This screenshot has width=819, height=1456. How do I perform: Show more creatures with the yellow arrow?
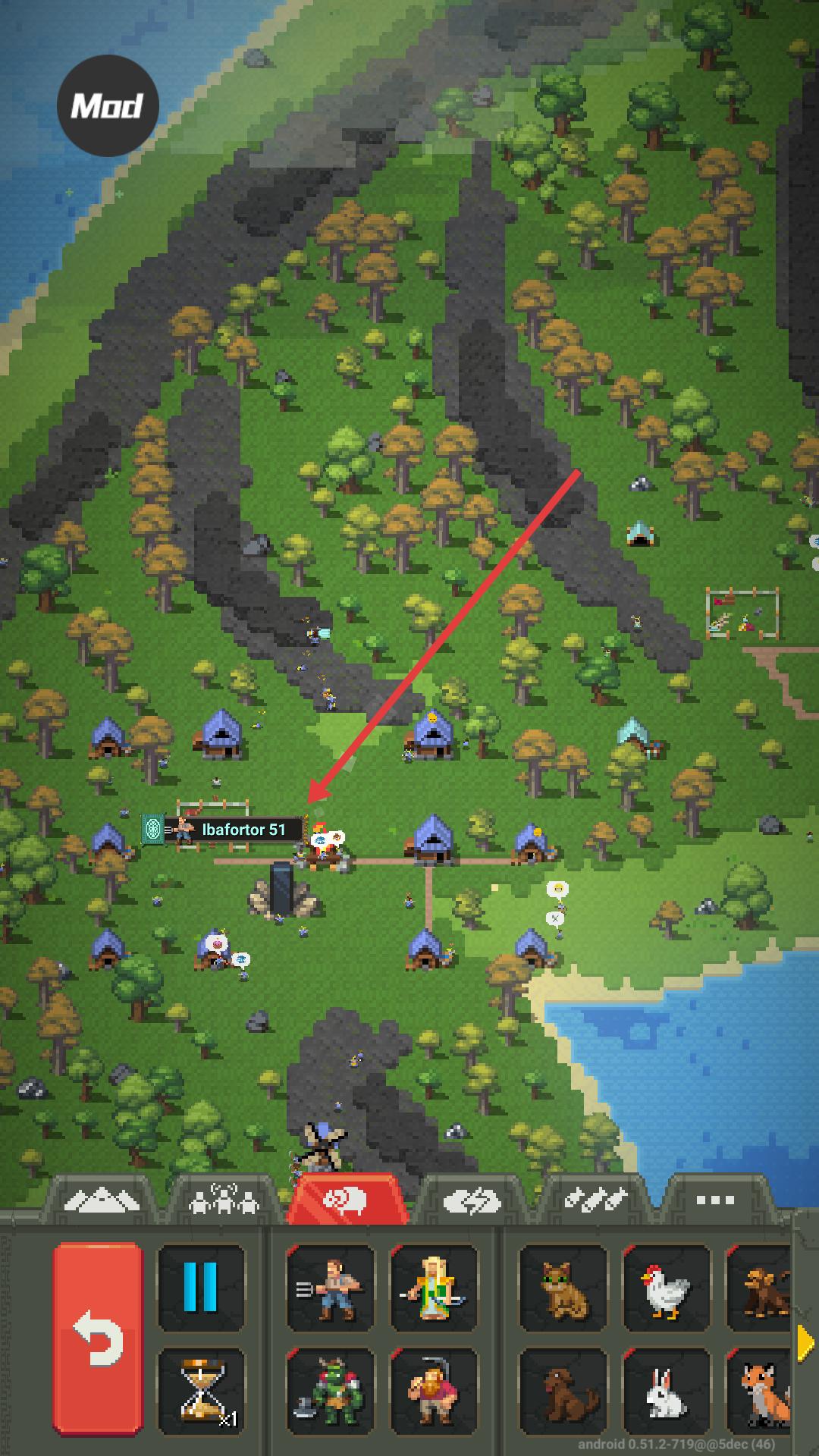click(805, 1342)
